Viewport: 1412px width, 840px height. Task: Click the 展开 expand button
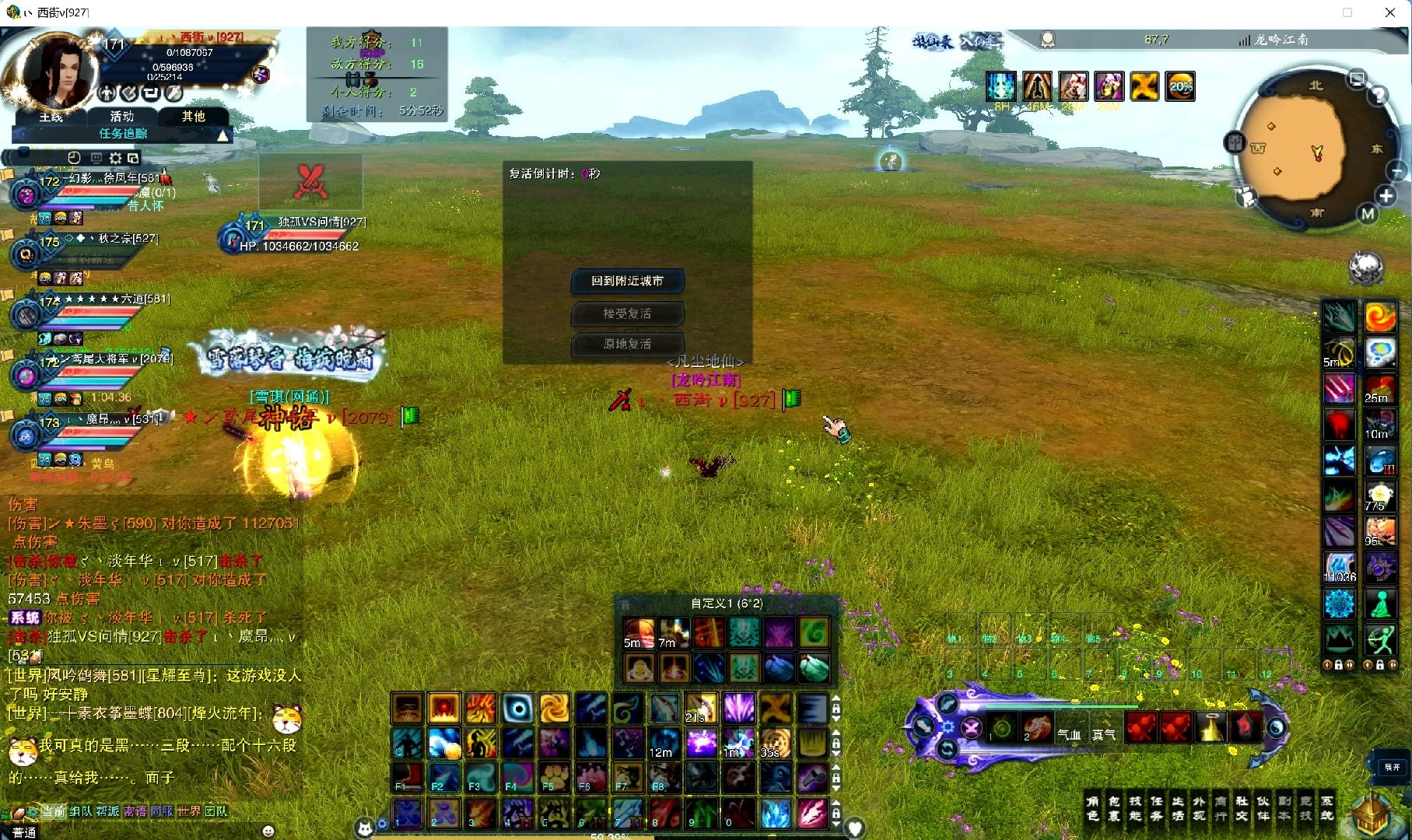[1392, 767]
